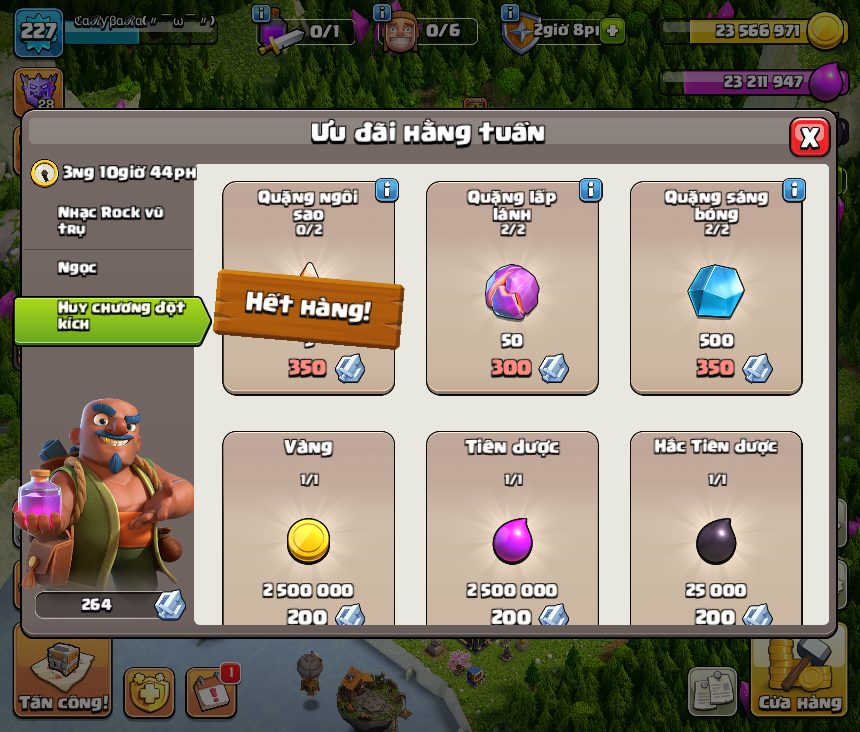Image resolution: width=860 pixels, height=732 pixels.
Task: Show info for Quặng ngôi sao
Action: 386,190
